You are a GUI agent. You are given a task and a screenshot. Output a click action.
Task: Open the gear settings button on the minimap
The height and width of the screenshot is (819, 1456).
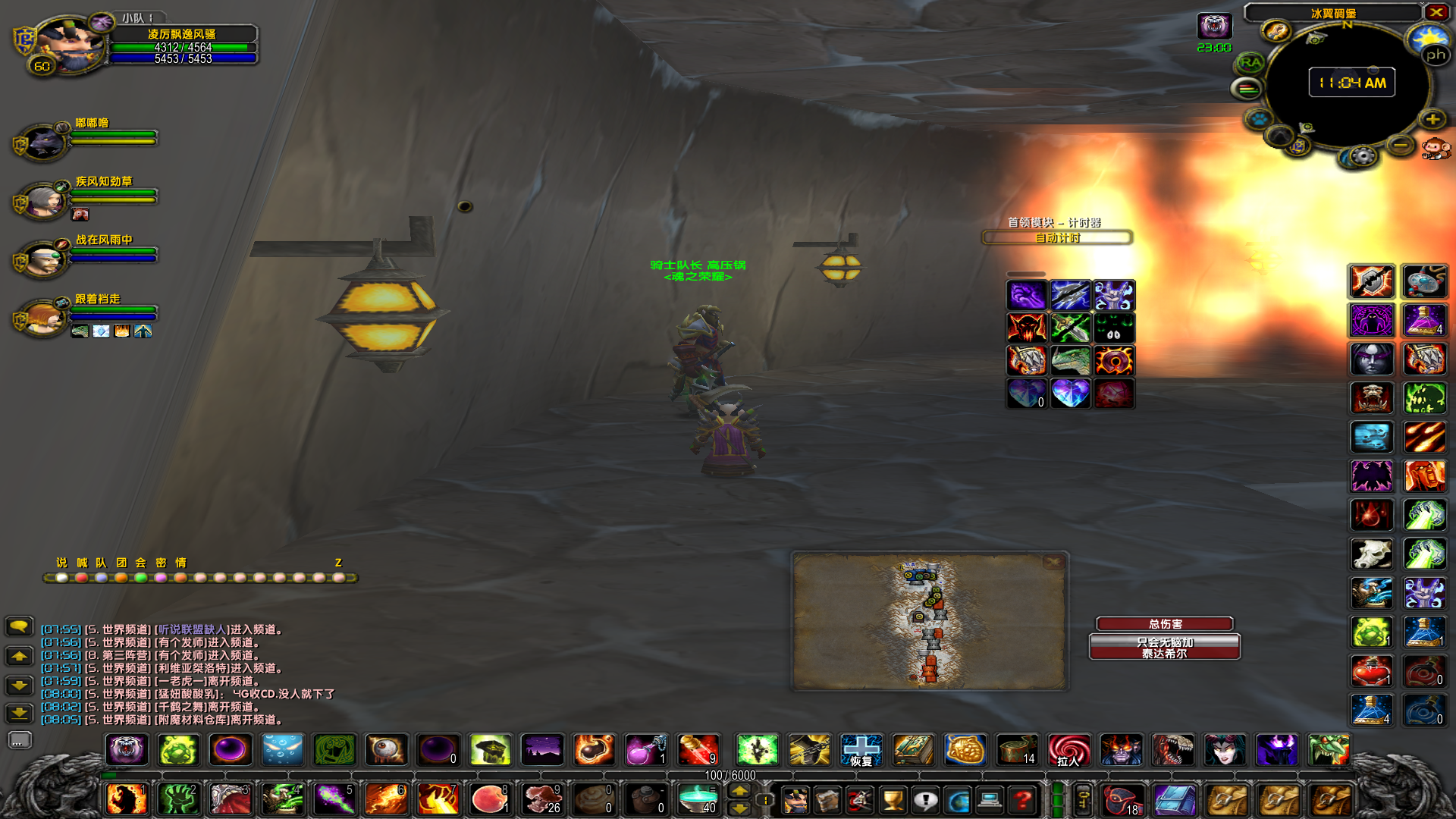(1363, 157)
